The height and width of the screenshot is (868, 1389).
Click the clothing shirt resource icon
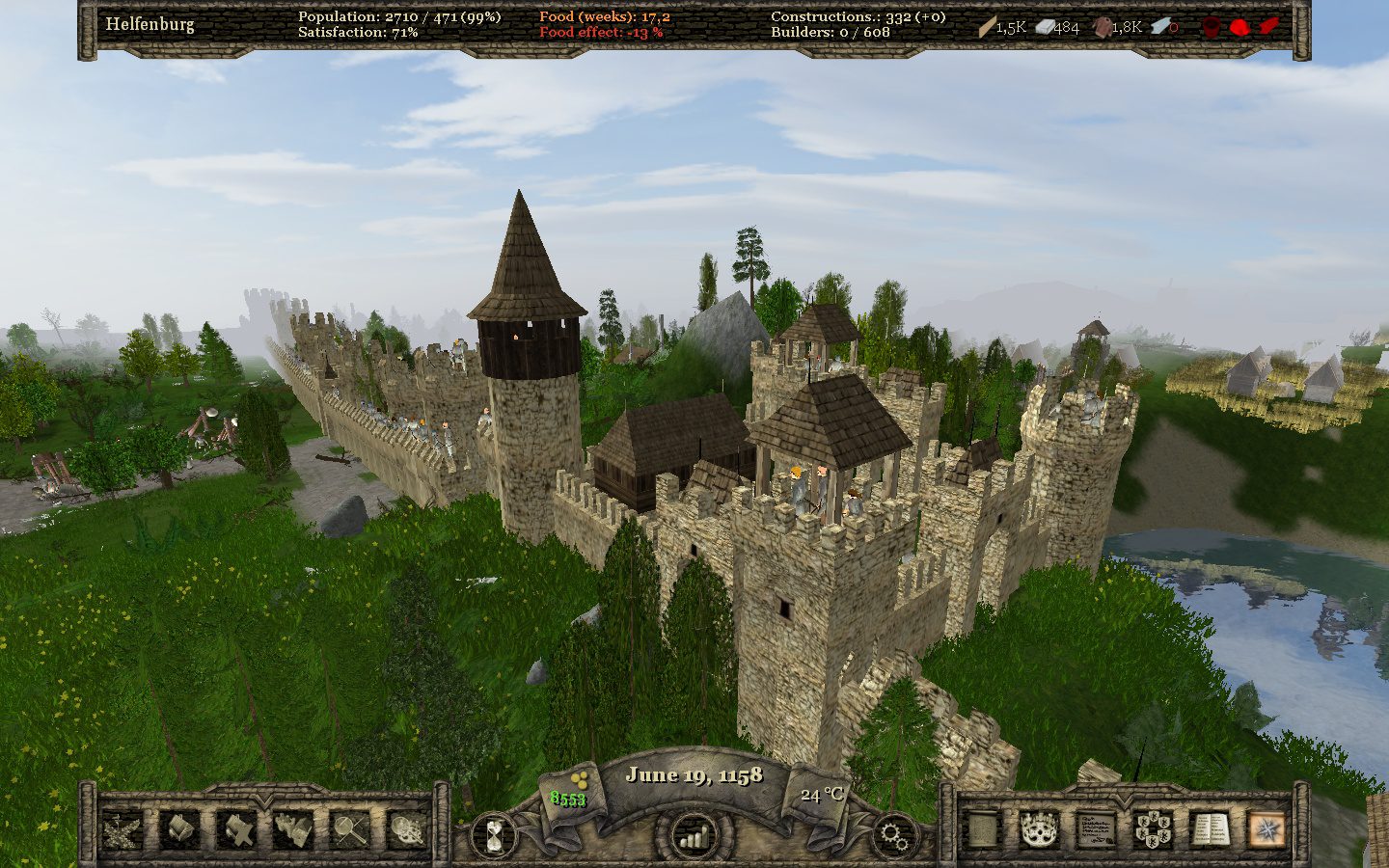click(x=1101, y=27)
